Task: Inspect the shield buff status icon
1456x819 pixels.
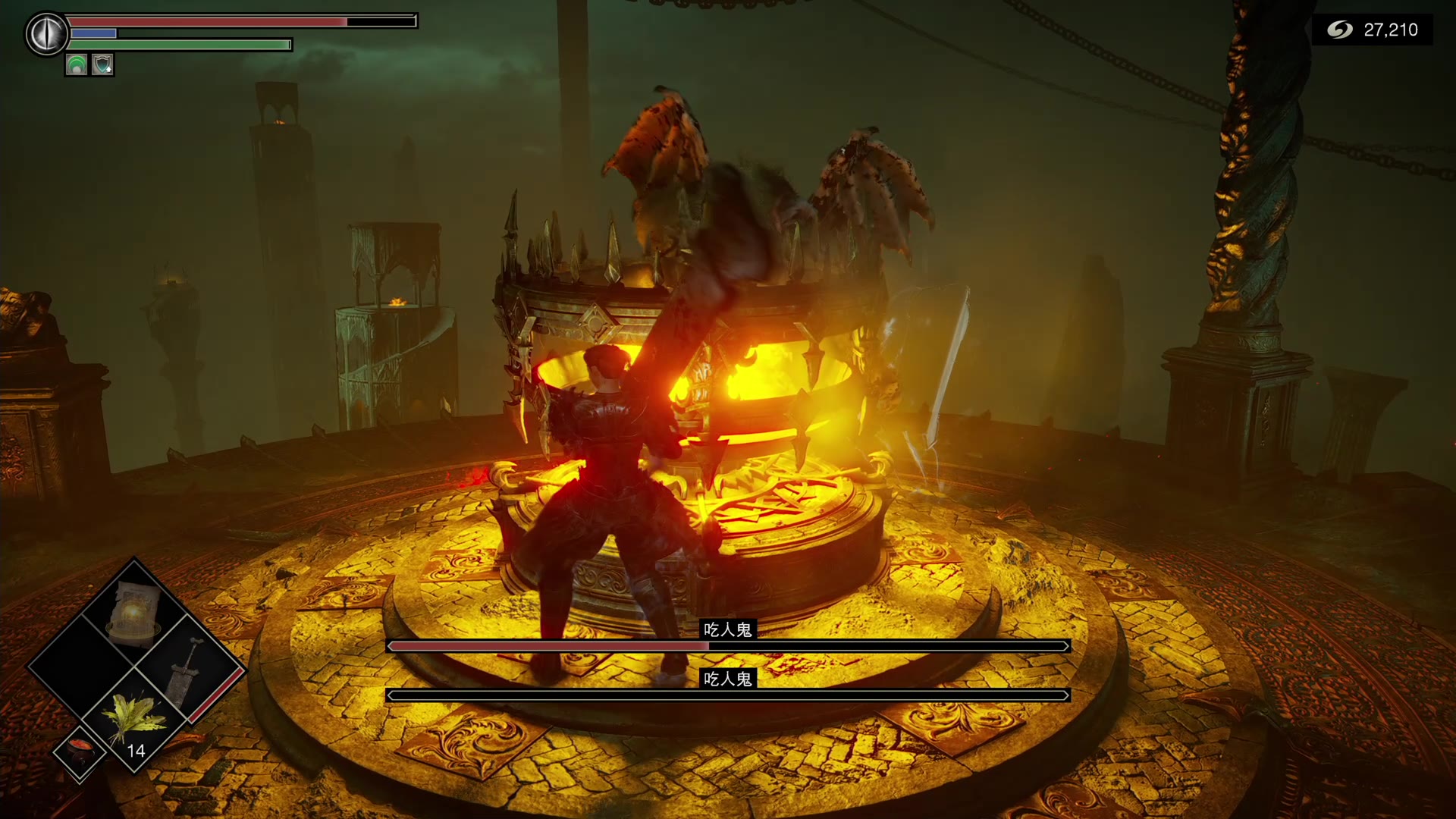Action: click(102, 65)
